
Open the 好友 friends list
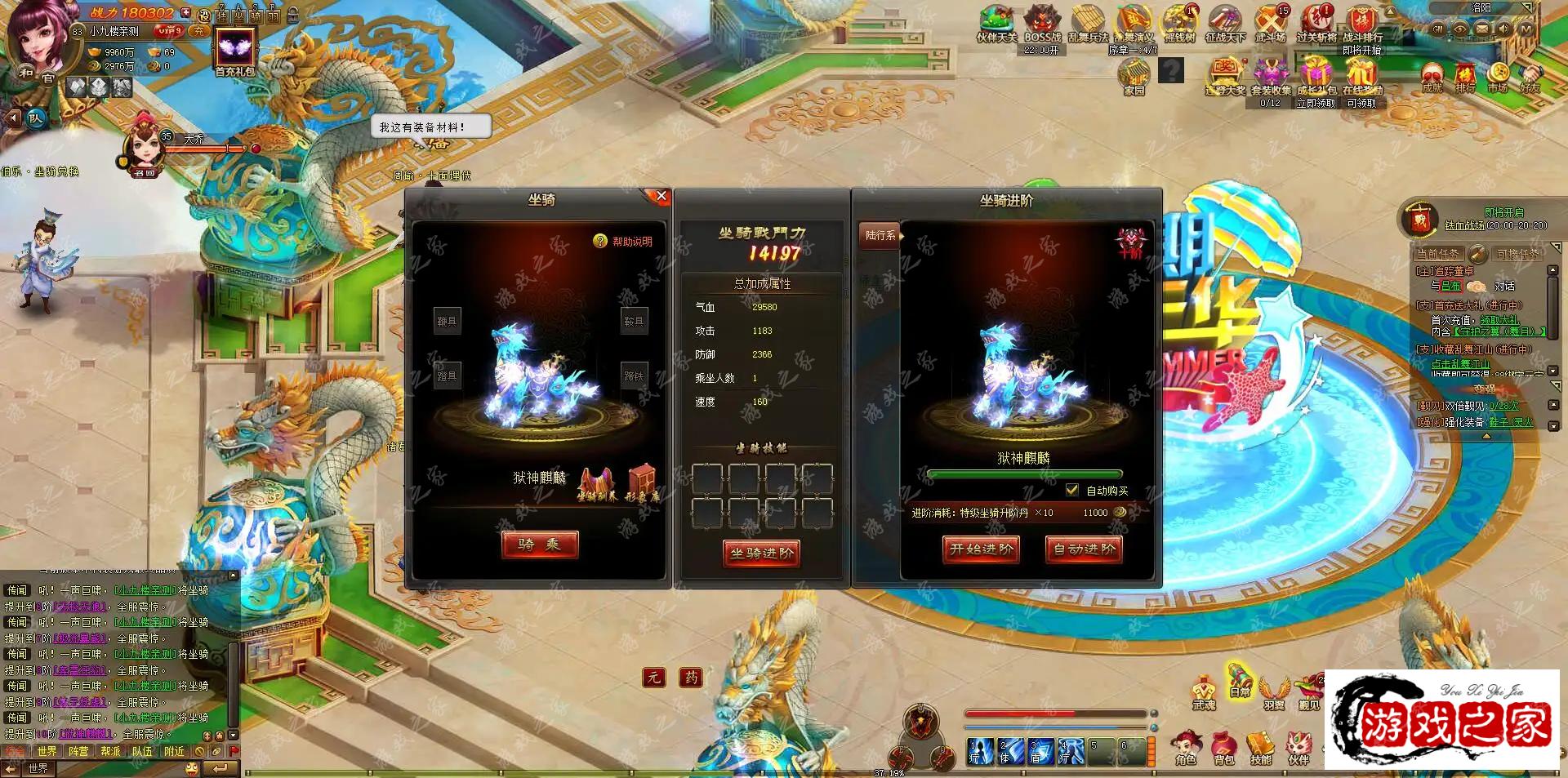(x=1530, y=77)
